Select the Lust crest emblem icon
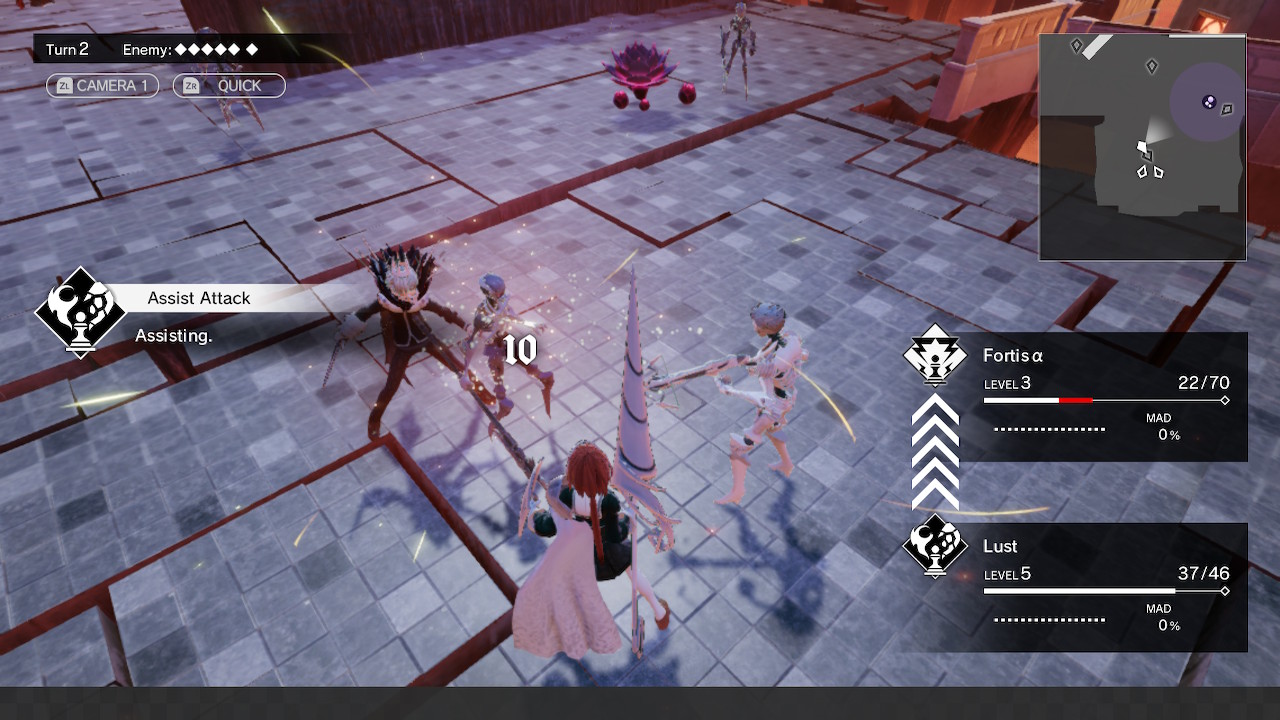Screen dimensions: 1280x720 pyautogui.click(x=934, y=549)
